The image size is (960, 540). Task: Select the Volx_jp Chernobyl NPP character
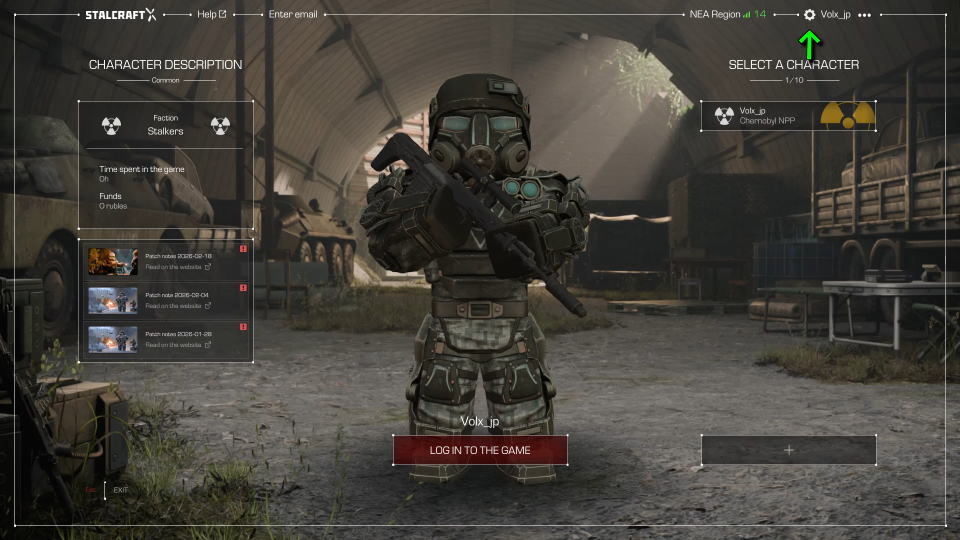[x=788, y=116]
